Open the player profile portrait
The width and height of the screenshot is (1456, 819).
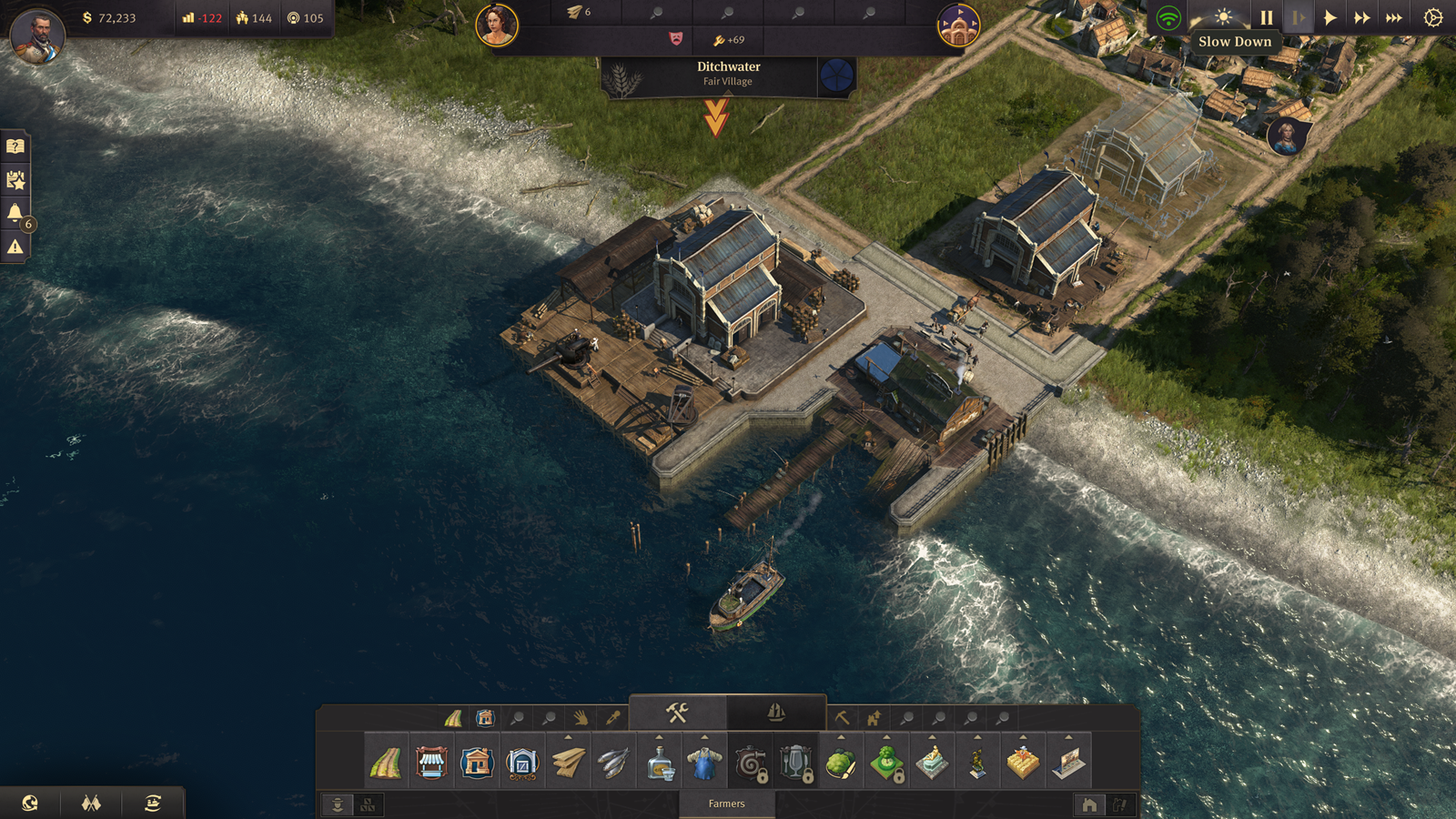pyautogui.click(x=37, y=35)
